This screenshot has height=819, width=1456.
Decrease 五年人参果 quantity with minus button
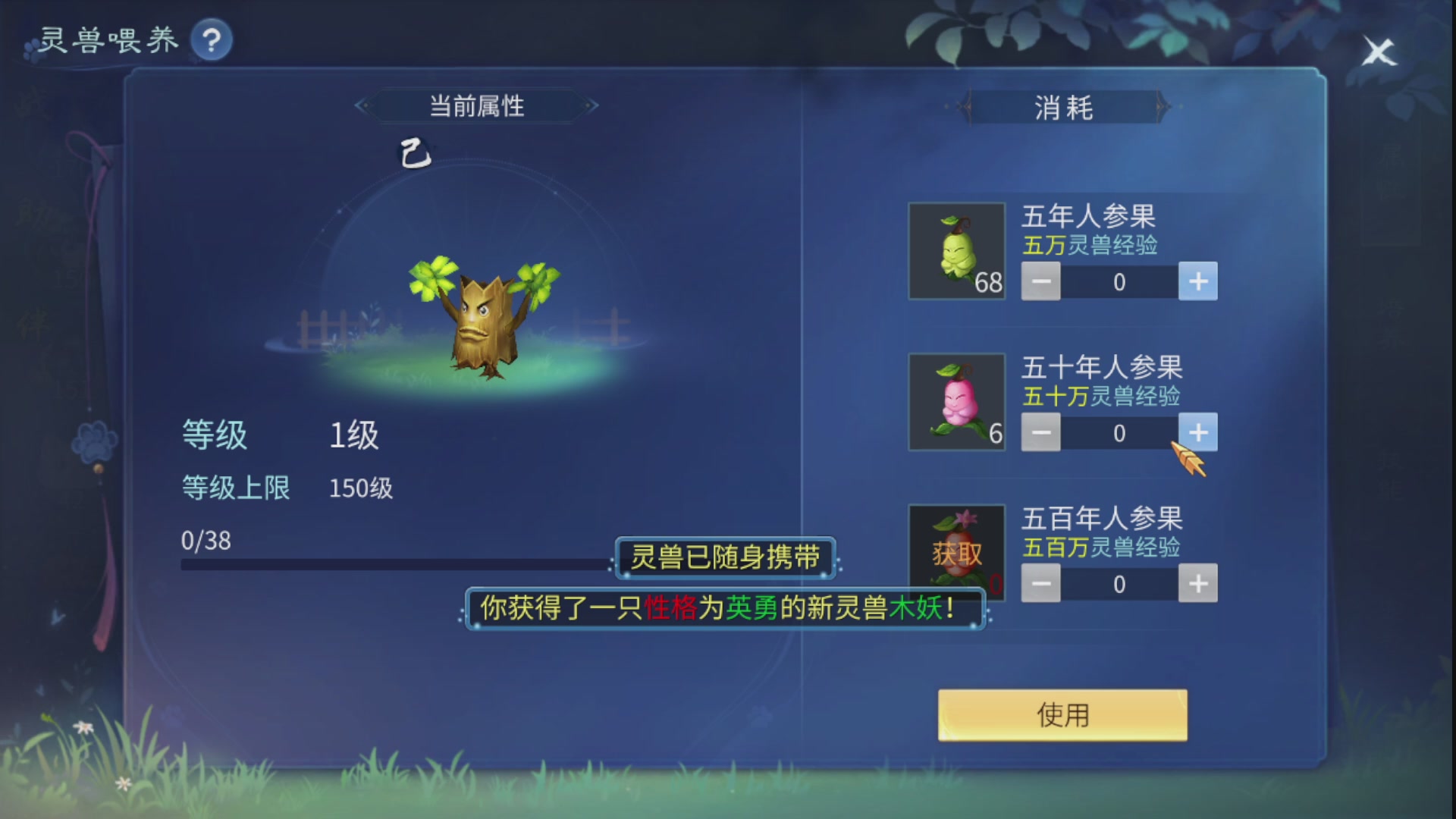point(1040,281)
